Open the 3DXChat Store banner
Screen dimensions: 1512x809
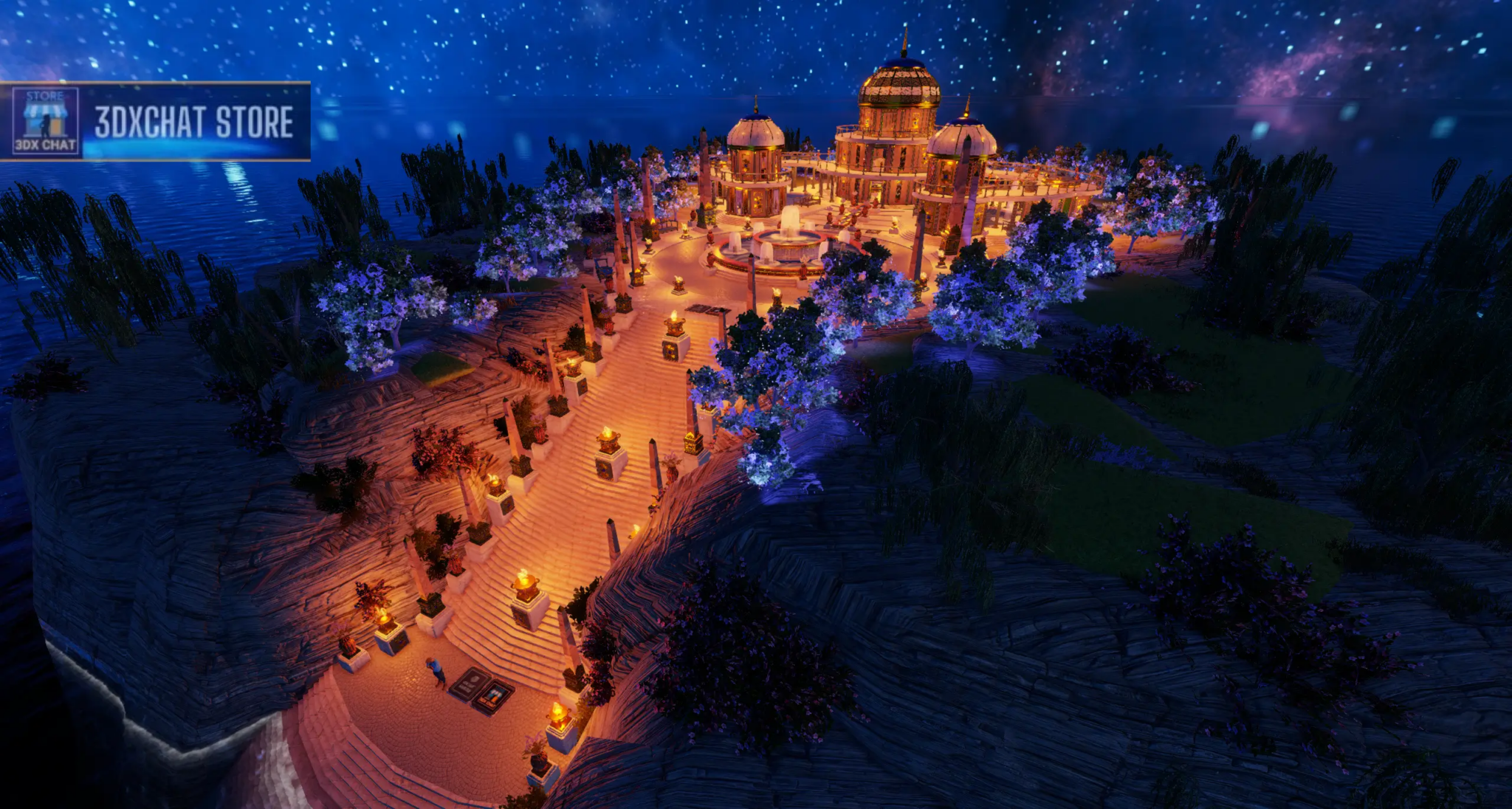point(193,122)
